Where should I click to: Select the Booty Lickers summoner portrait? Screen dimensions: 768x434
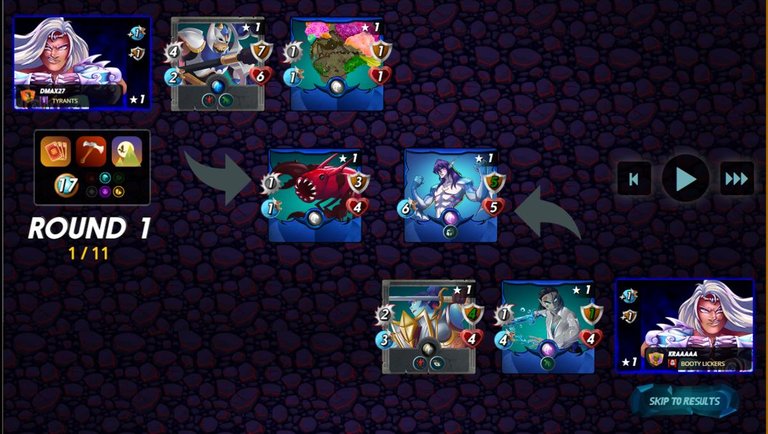(x=685, y=325)
